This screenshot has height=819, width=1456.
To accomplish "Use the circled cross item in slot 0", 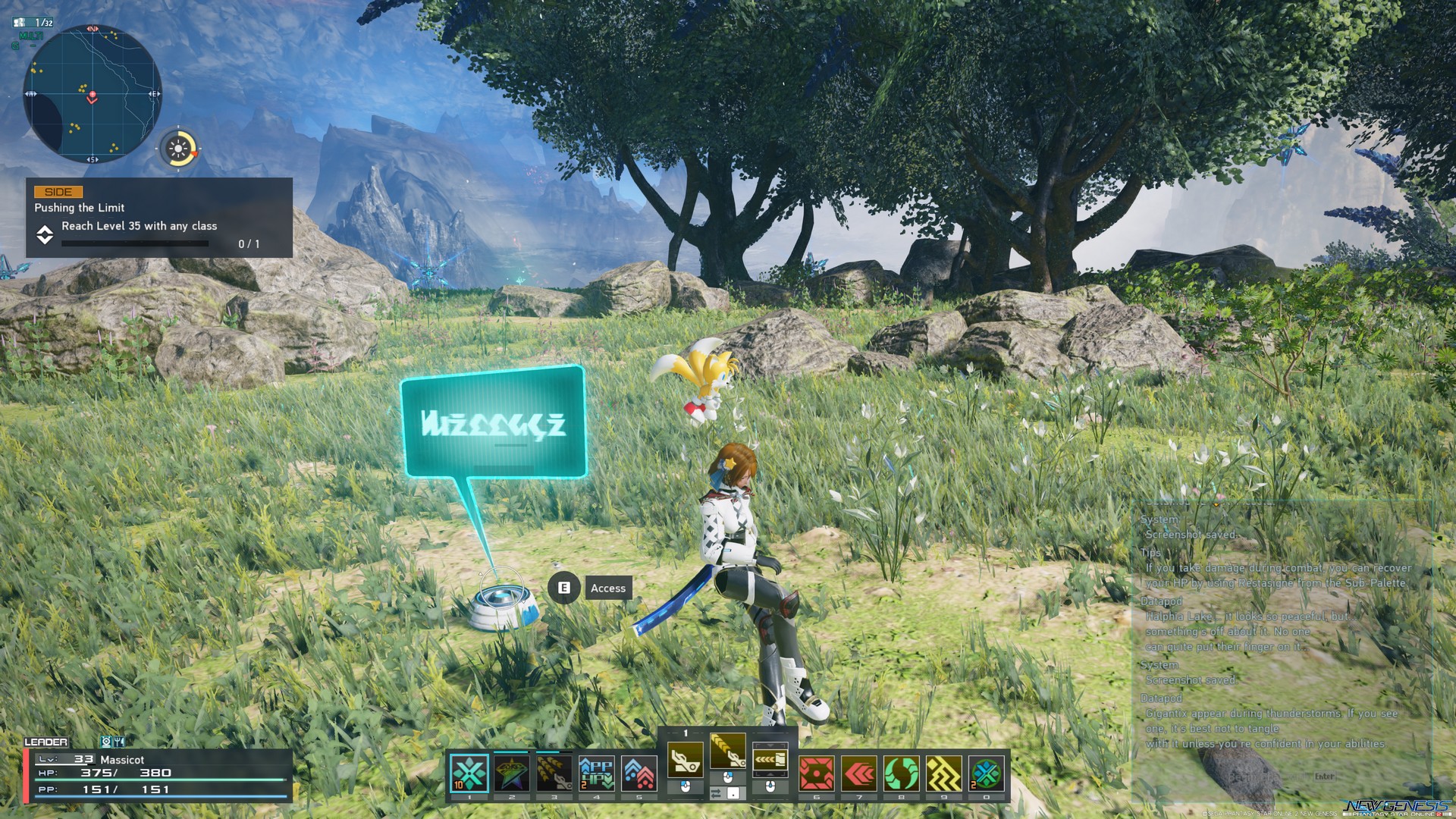I will [x=986, y=774].
